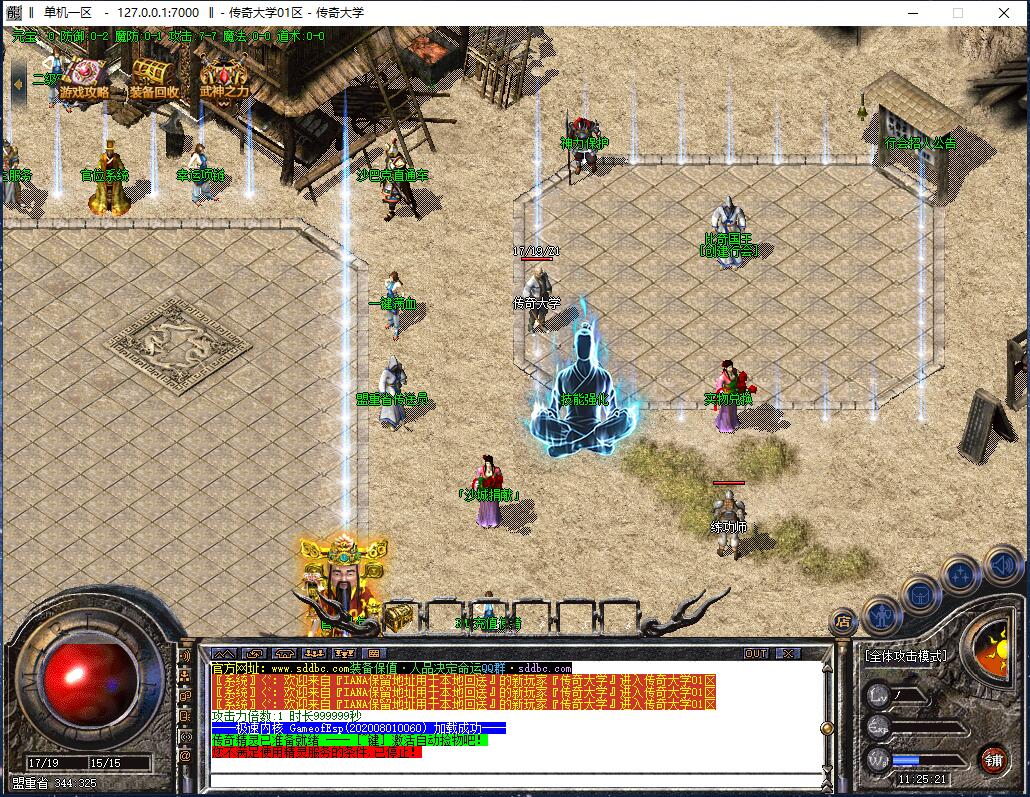Open the red 铺 stall button
The width and height of the screenshot is (1030, 797).
point(993,759)
